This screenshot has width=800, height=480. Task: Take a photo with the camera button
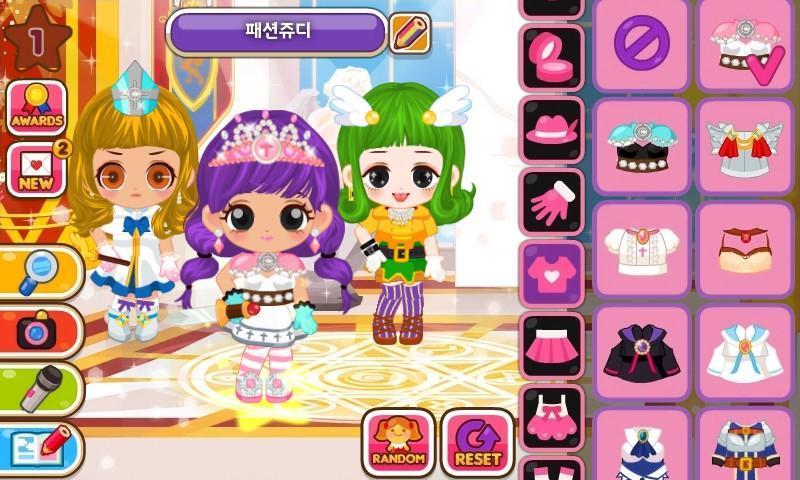[x=39, y=331]
